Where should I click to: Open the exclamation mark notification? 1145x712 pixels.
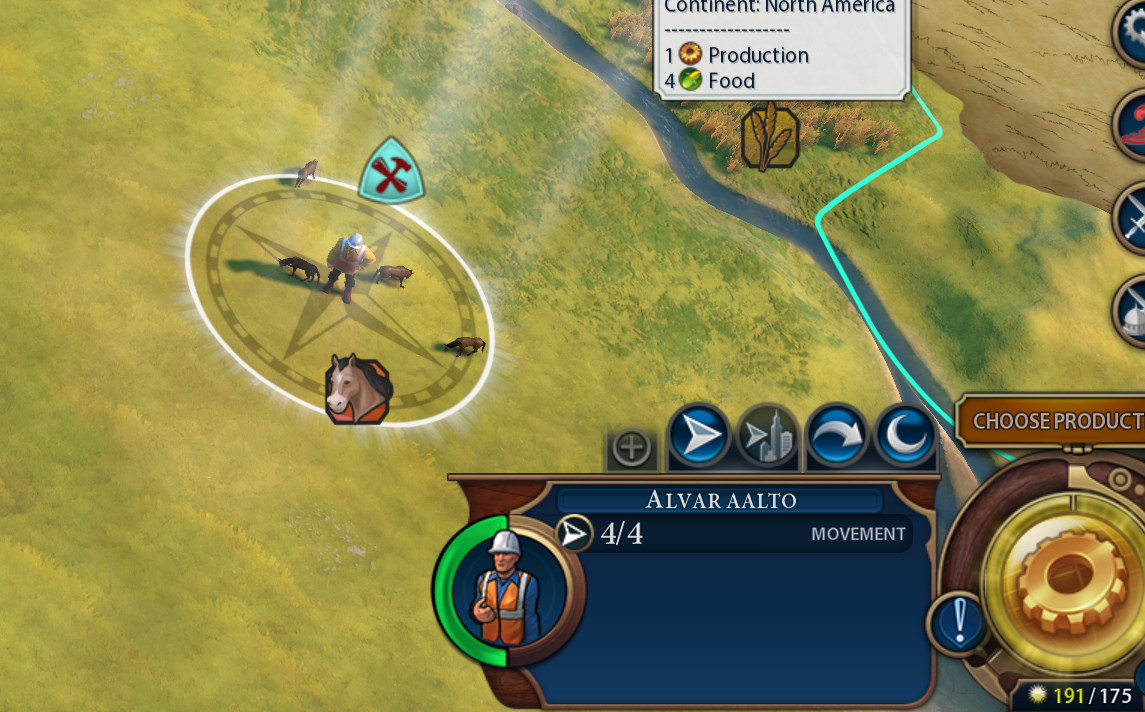pyautogui.click(x=959, y=622)
